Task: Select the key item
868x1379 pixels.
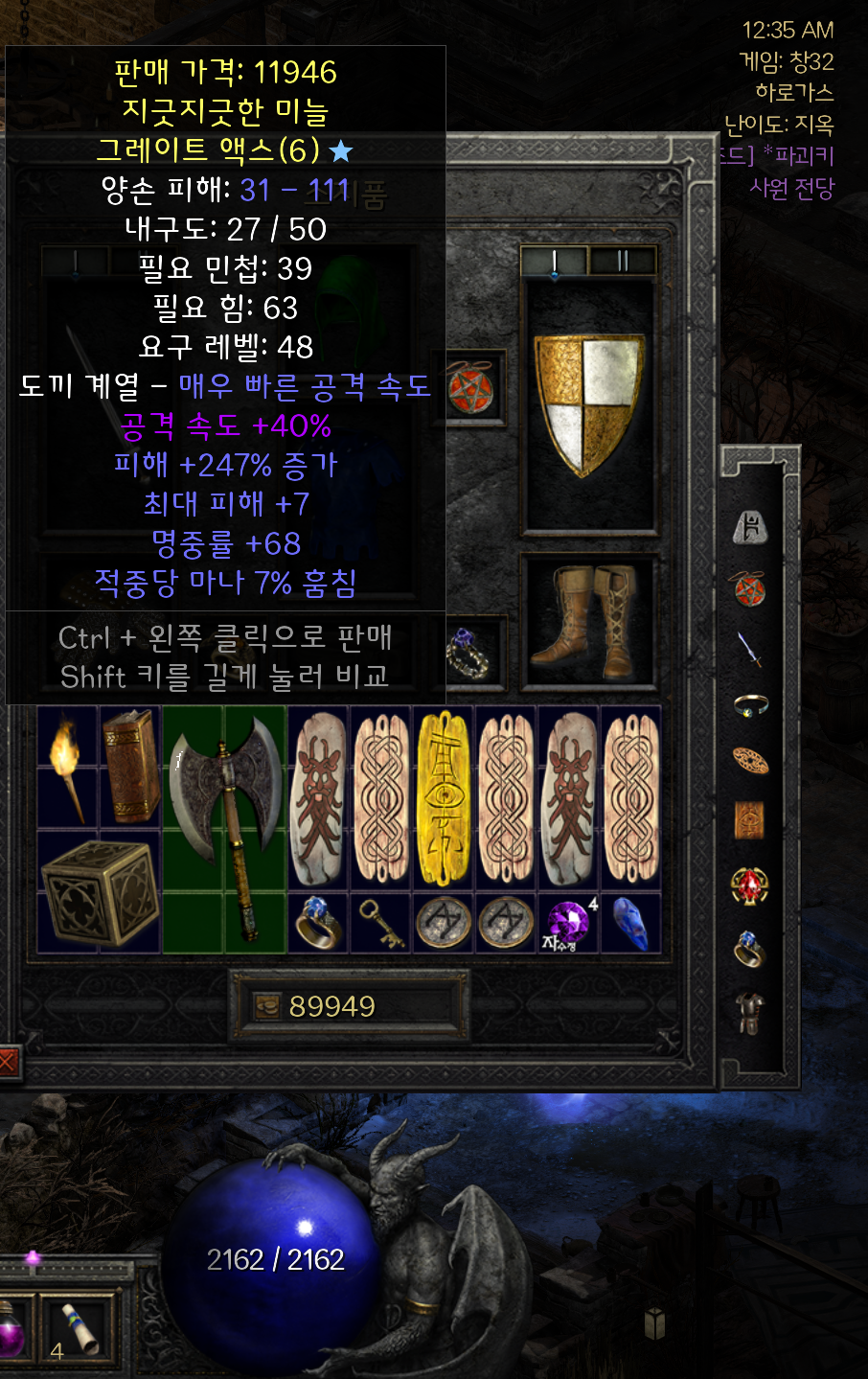Action: [380, 923]
